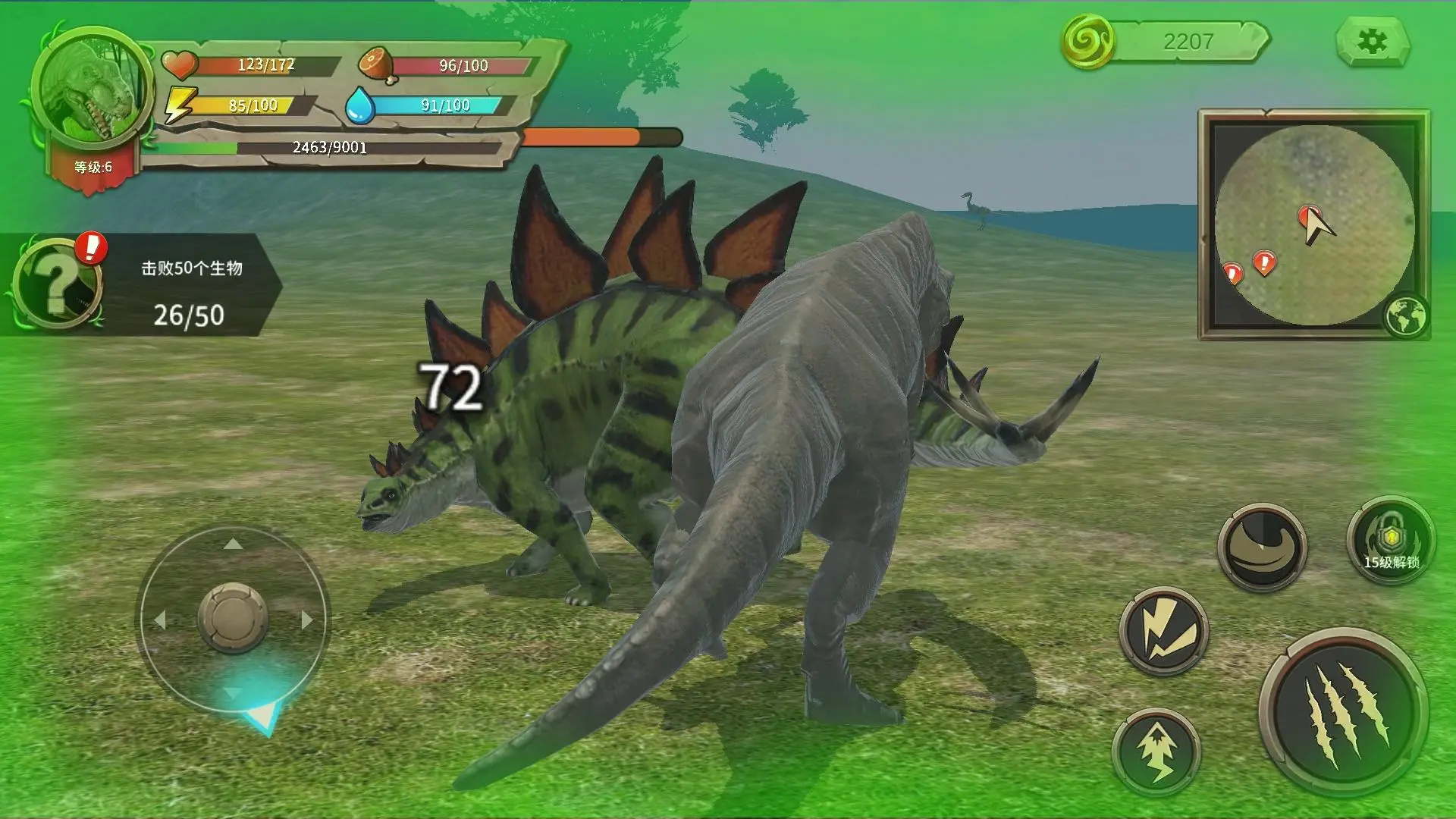Open the defeat 50 creatures quest tracker
This screenshot has height=819, width=1456.
190,291
